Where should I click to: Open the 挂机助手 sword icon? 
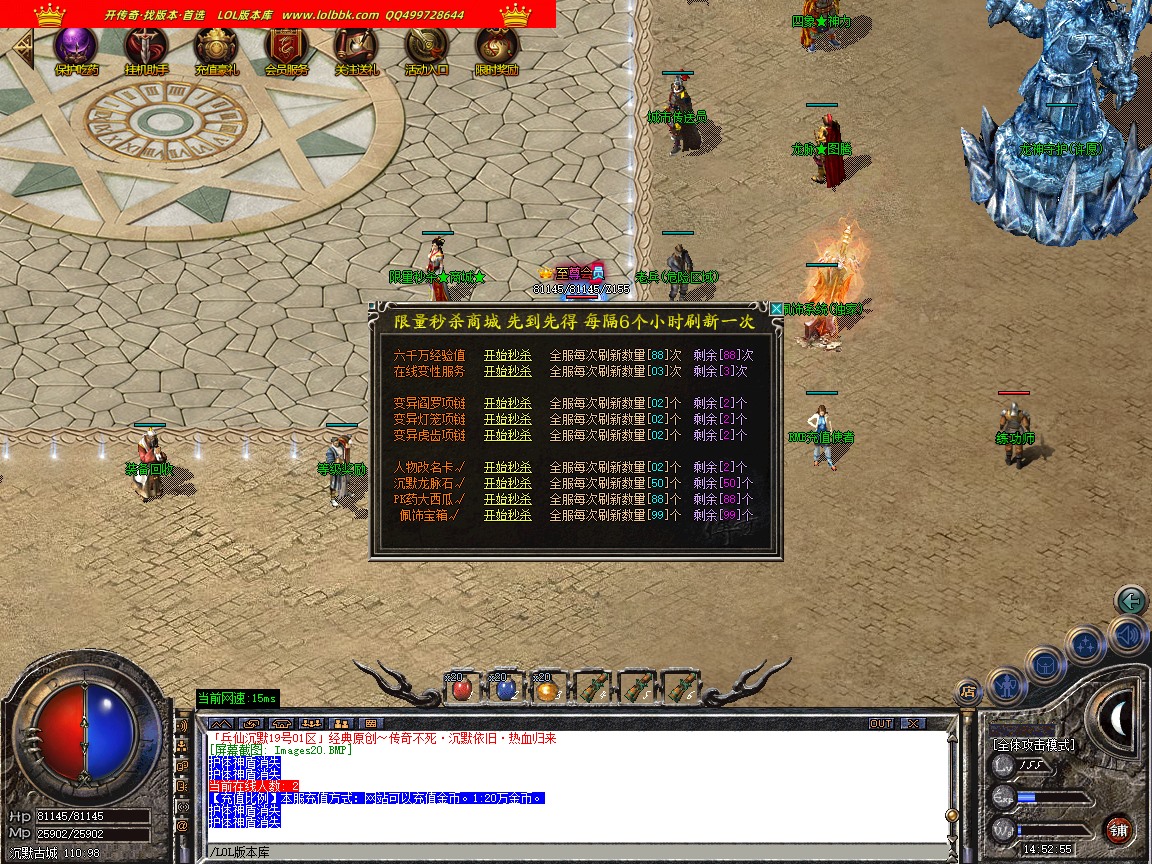point(146,47)
